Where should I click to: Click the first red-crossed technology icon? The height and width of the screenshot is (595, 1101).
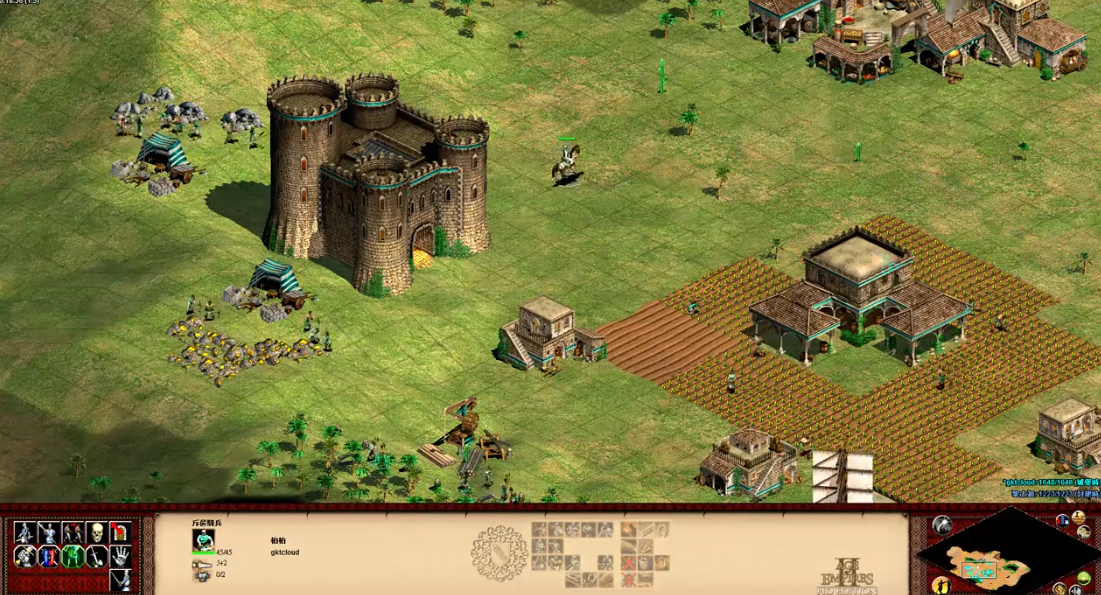click(628, 564)
